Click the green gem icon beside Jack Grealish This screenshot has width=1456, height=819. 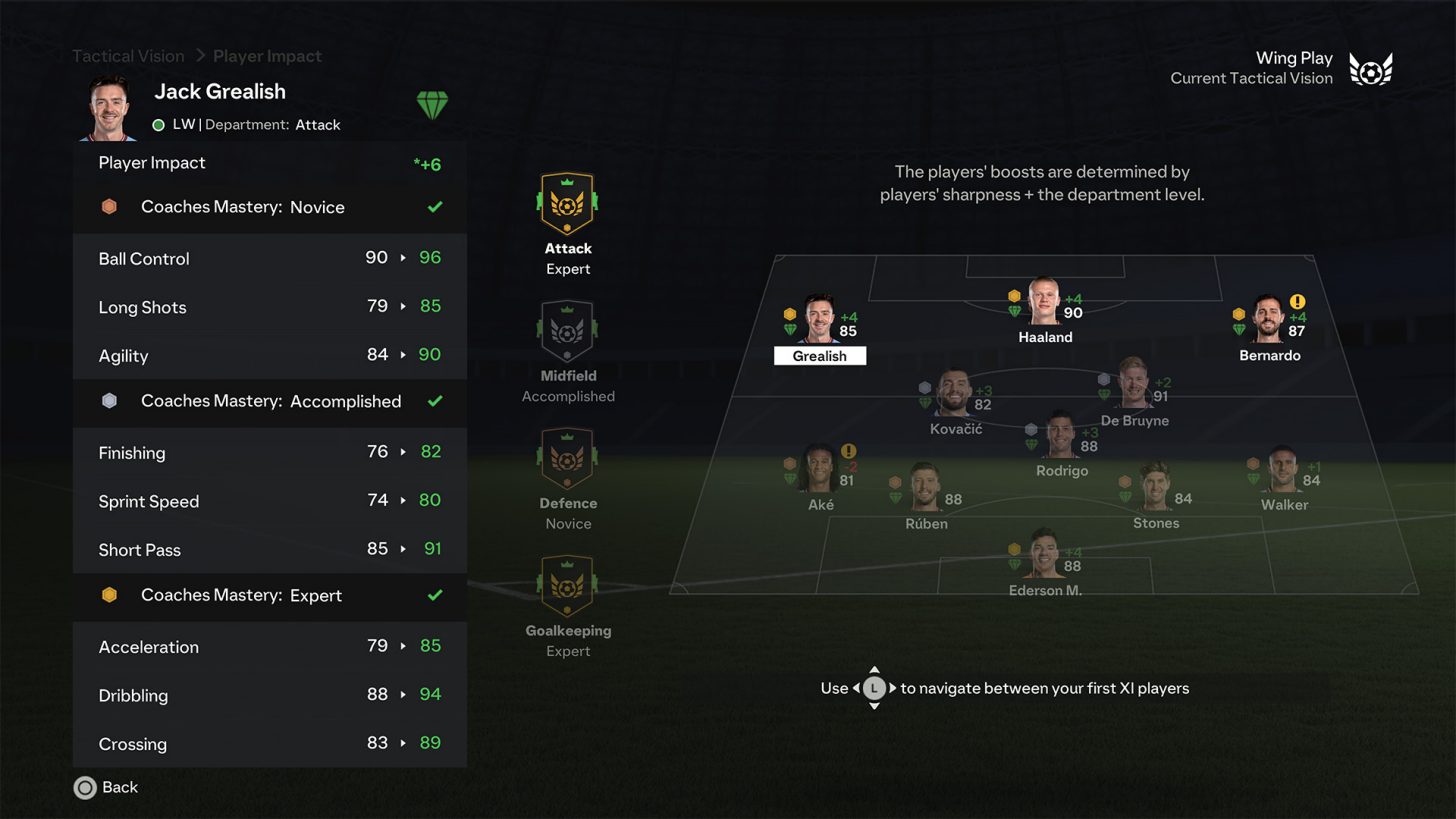pos(432,104)
